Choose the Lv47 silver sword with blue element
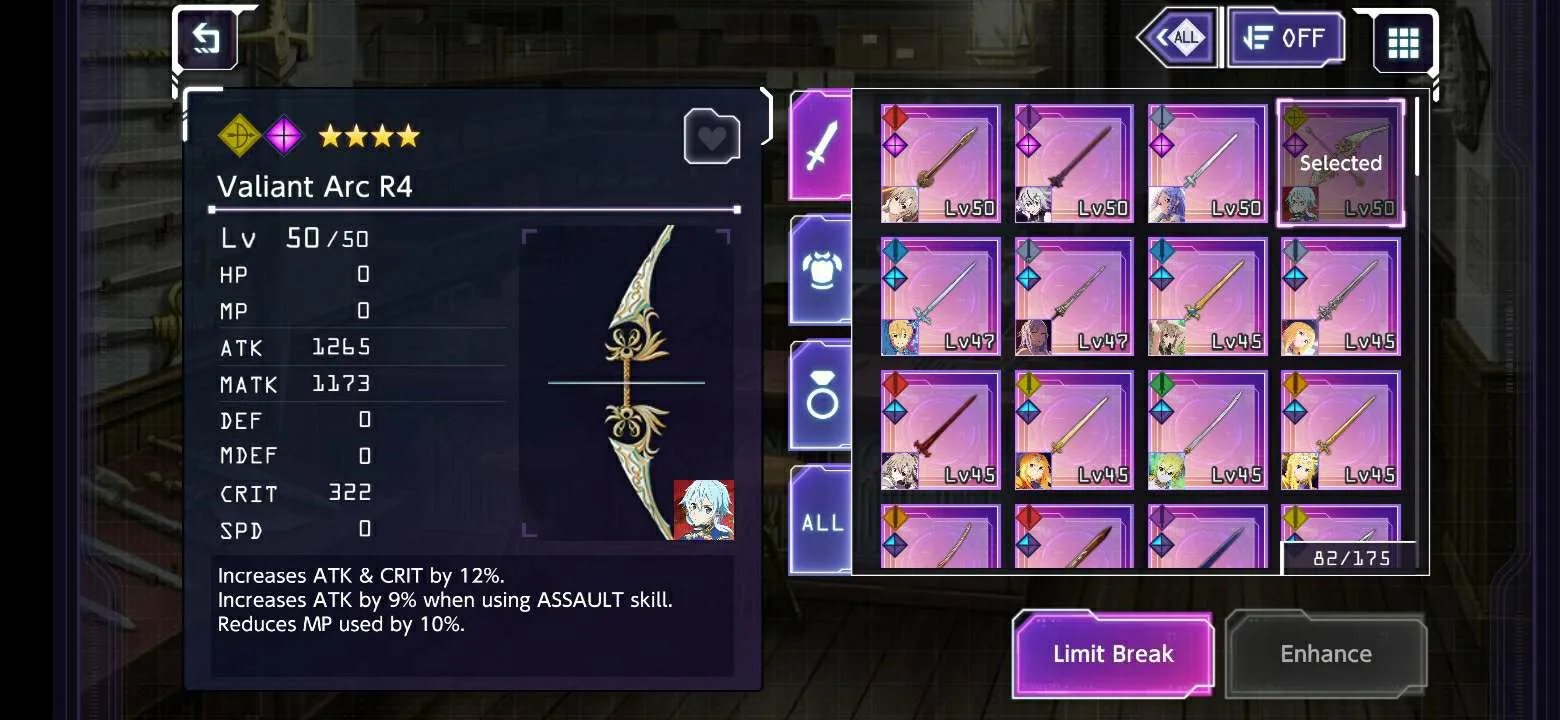Viewport: 1560px width, 720px height. 940,297
